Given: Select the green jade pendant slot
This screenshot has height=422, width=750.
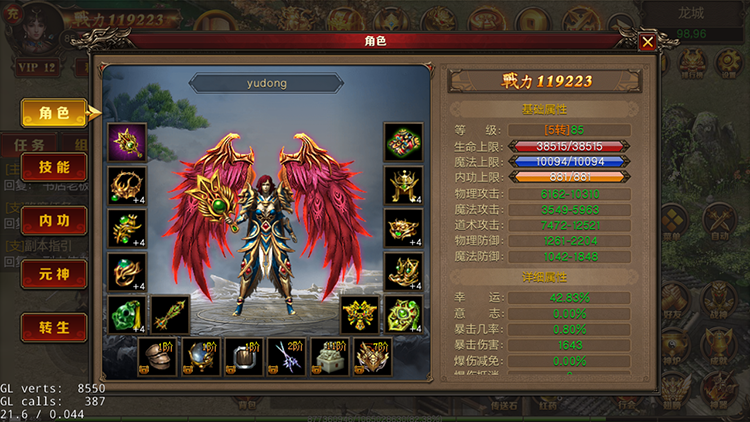Looking at the screenshot, I should [x=127, y=315].
